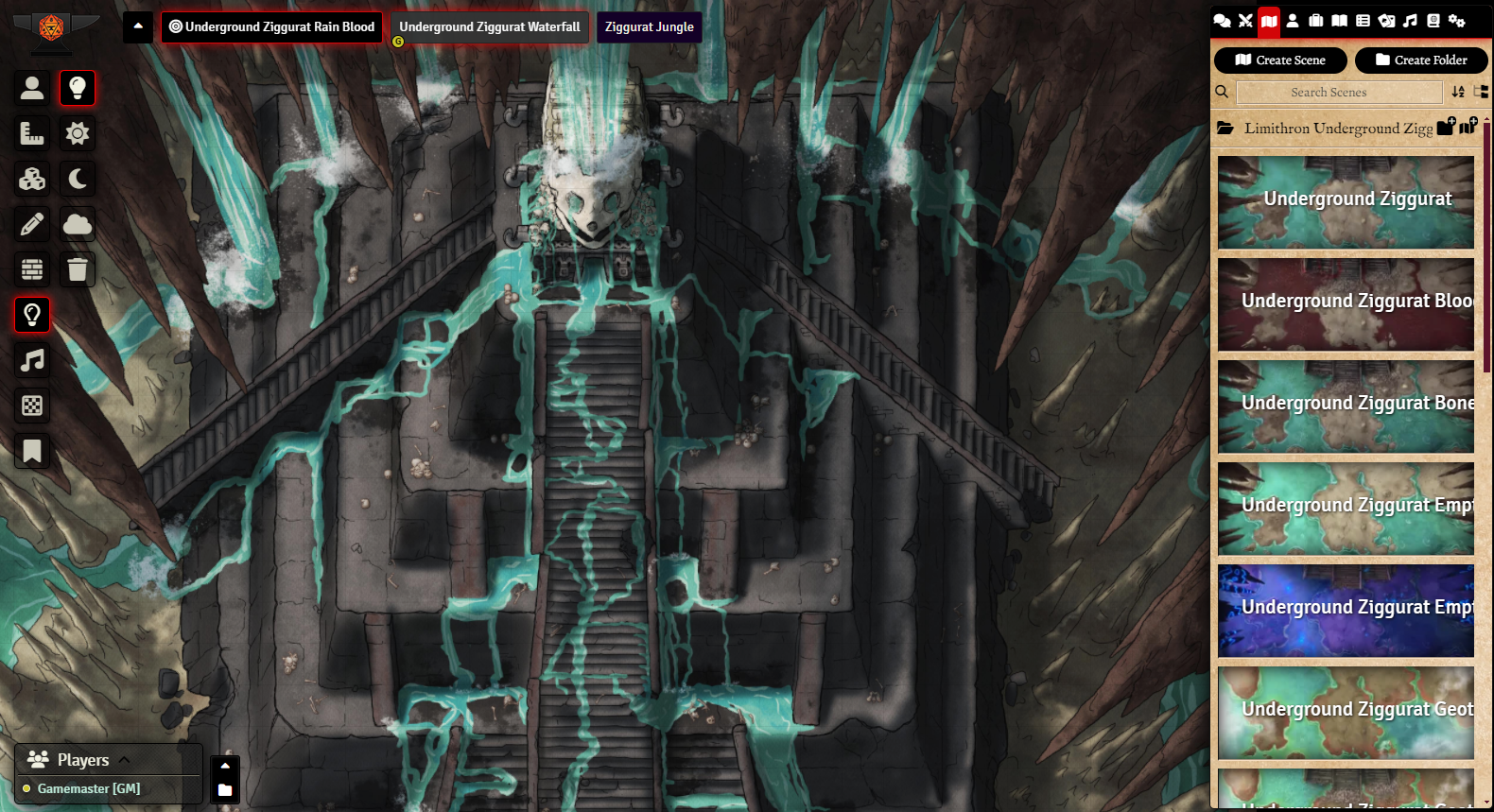1494x812 pixels.
Task: Click the clear lights trash can tool
Action: 78,269
